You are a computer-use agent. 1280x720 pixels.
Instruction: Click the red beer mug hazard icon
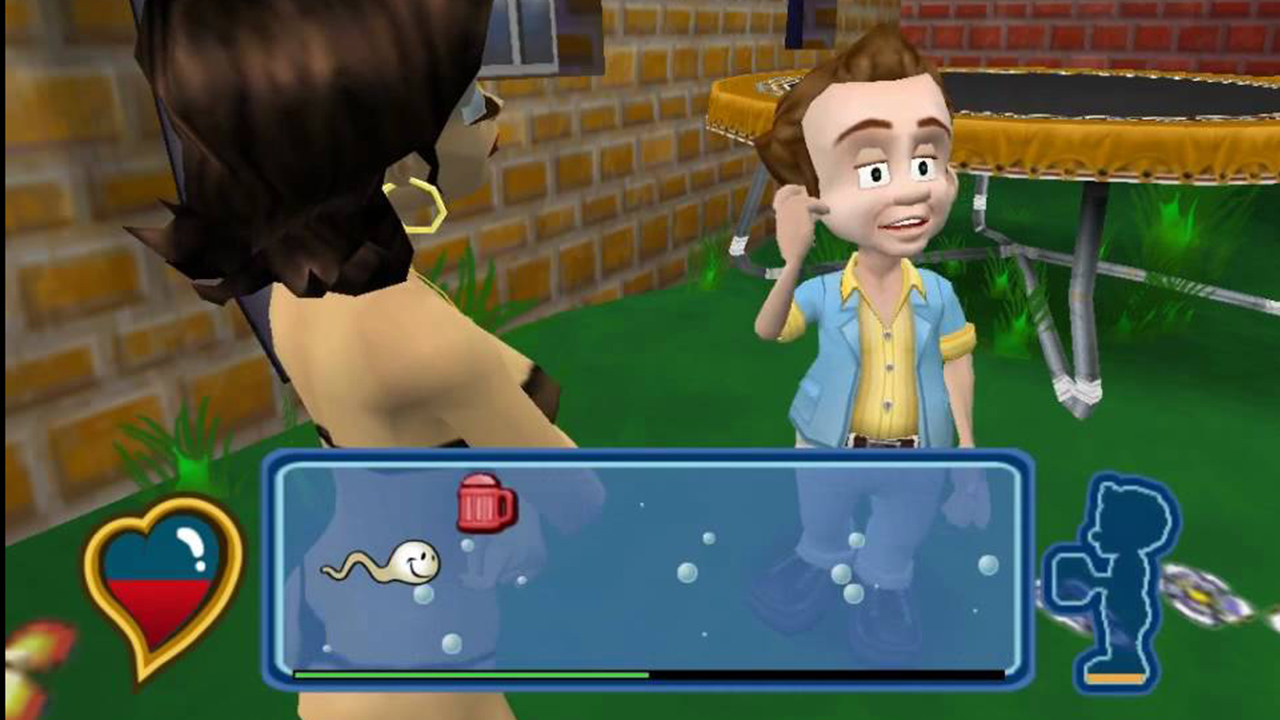486,504
